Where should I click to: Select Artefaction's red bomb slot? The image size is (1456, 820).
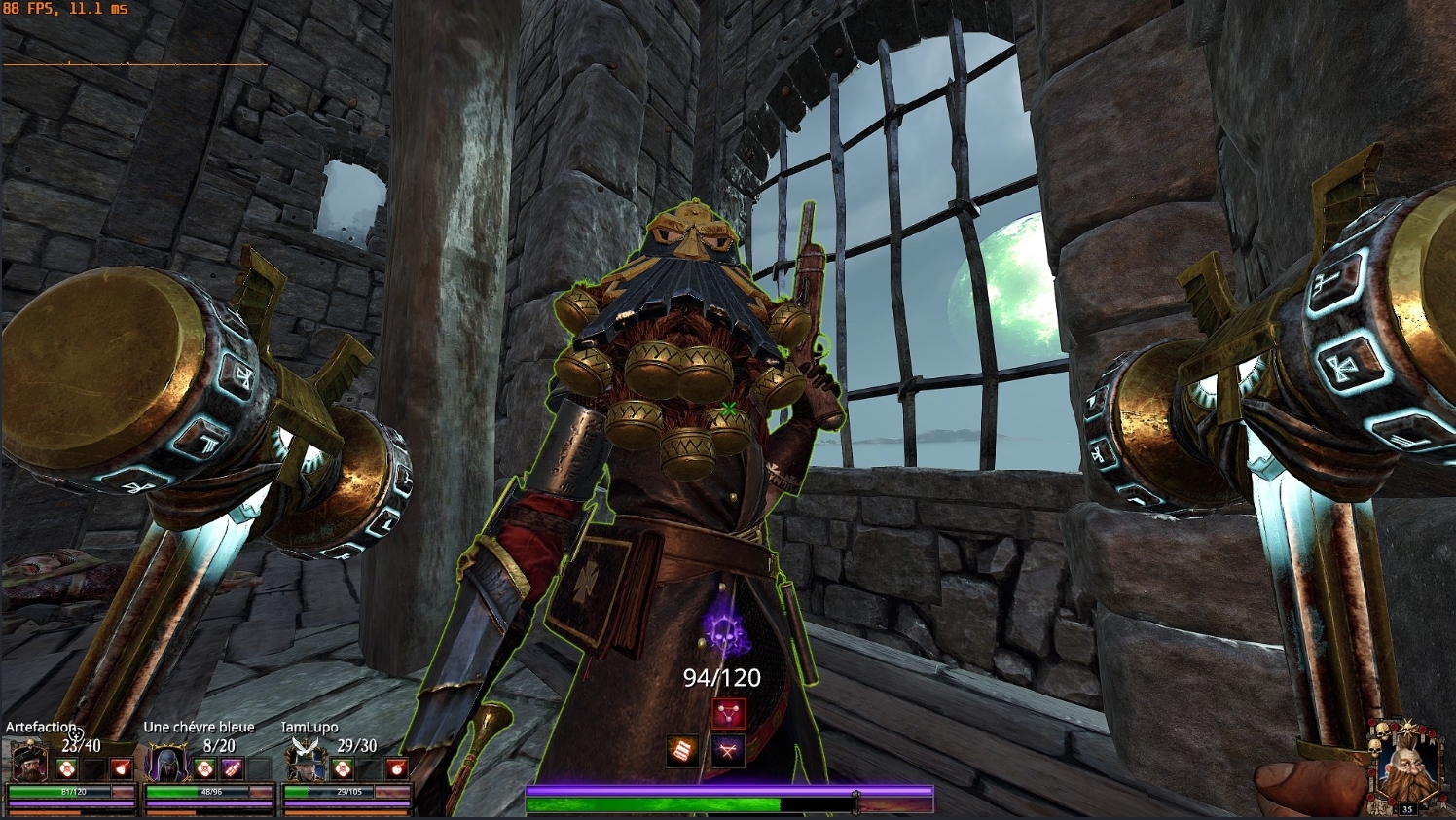coord(122,769)
